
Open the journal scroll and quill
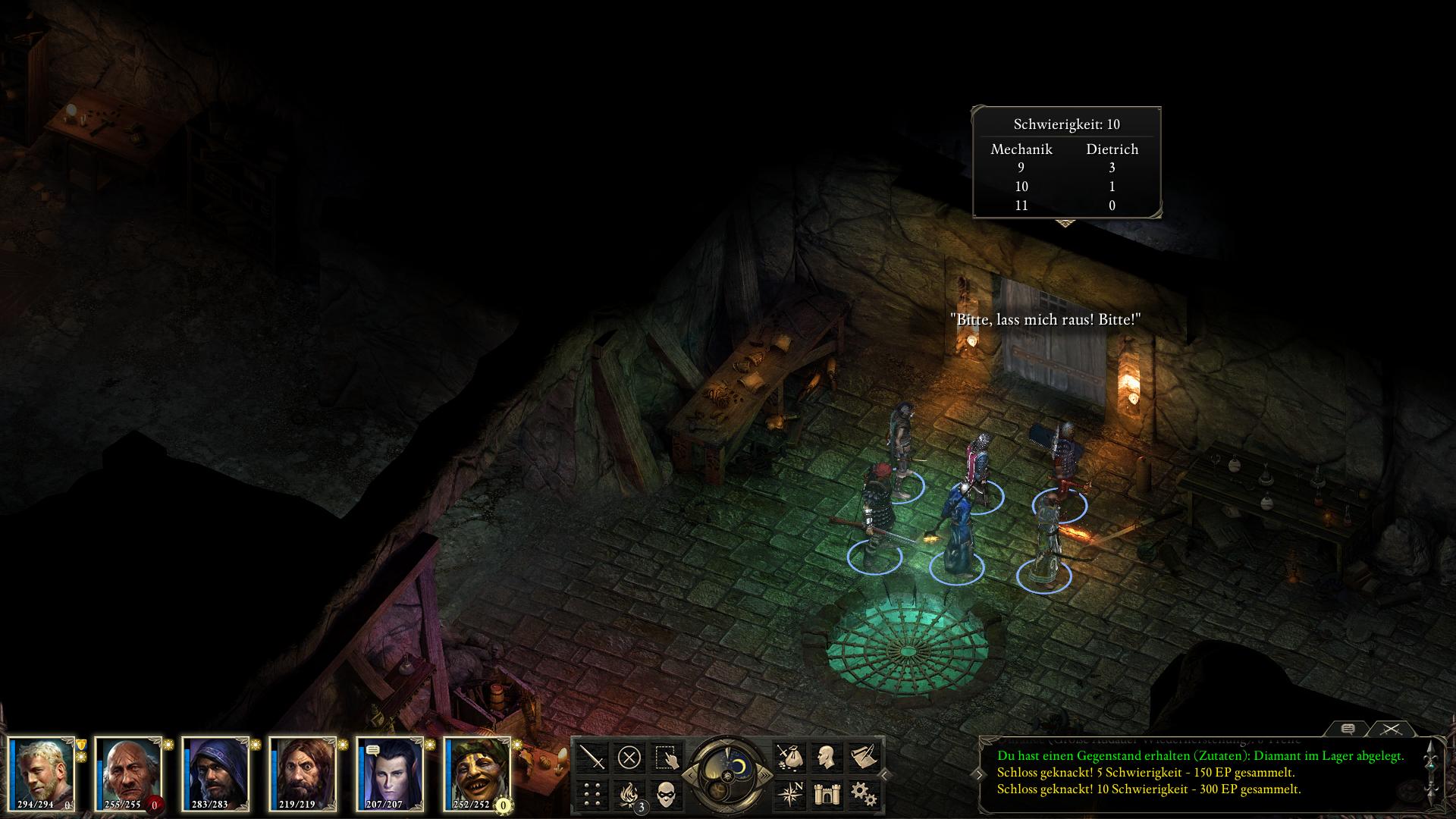[862, 757]
